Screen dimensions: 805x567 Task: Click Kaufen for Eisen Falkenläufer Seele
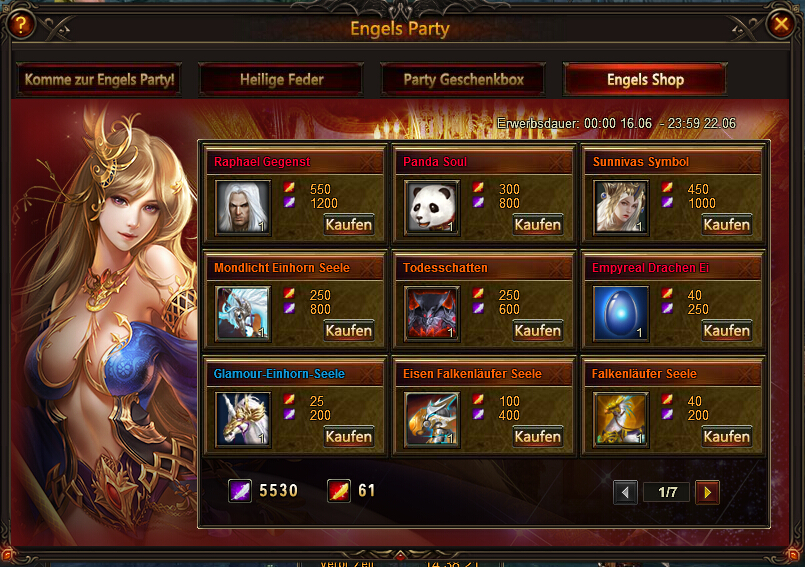[537, 437]
